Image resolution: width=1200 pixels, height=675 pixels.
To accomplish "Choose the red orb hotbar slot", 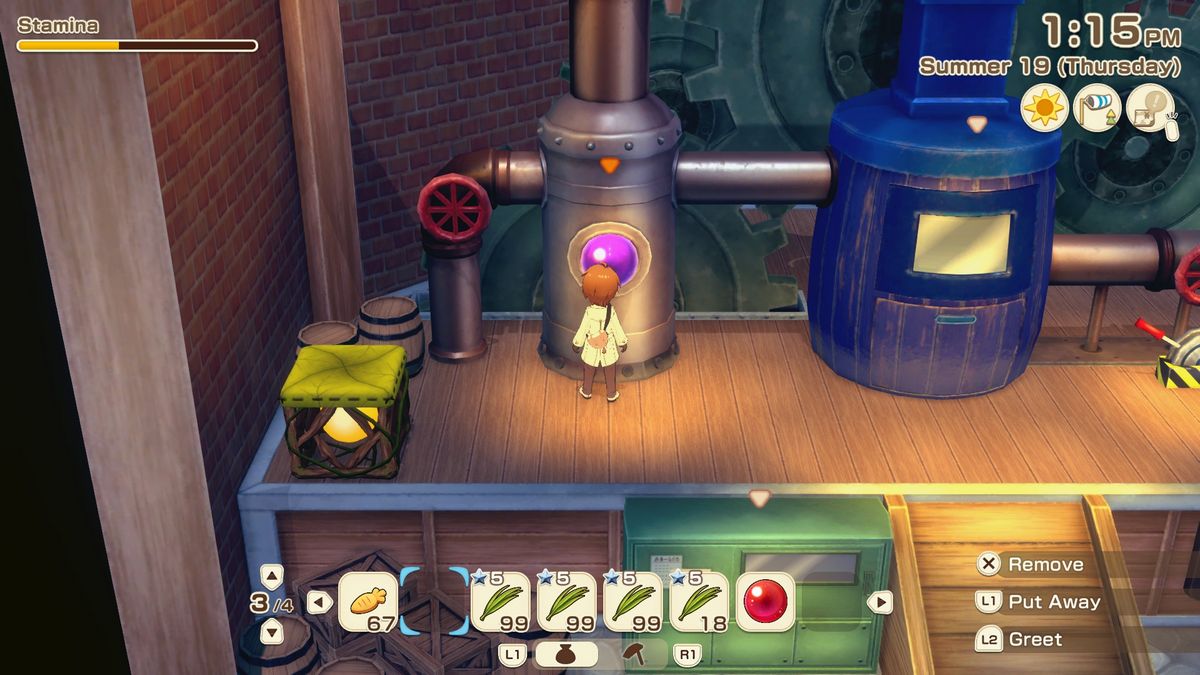I will coord(766,602).
